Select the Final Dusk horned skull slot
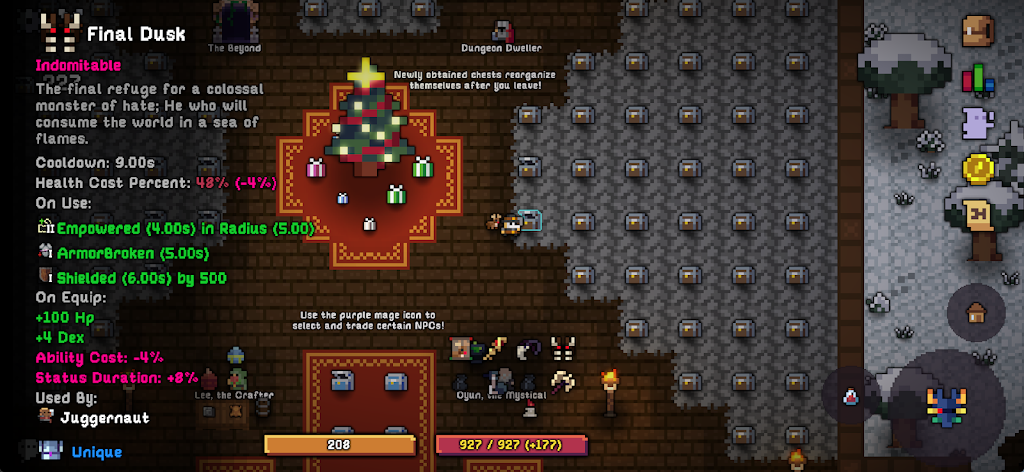1024x472 pixels. 563,349
